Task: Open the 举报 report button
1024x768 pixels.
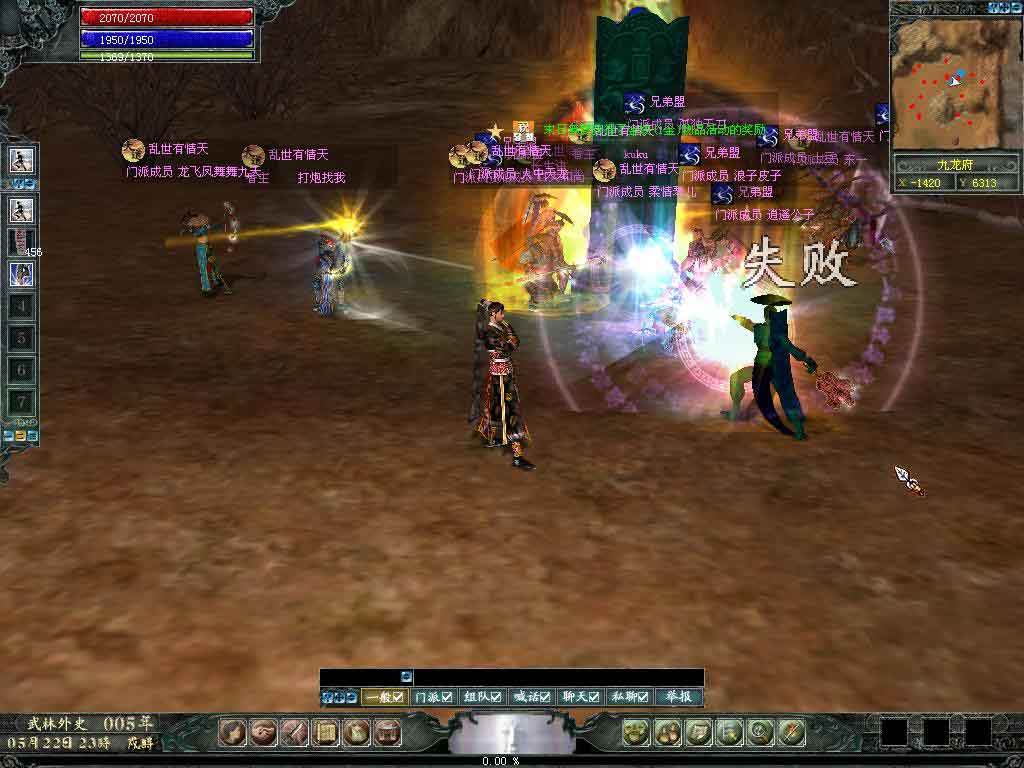Action: click(x=678, y=697)
